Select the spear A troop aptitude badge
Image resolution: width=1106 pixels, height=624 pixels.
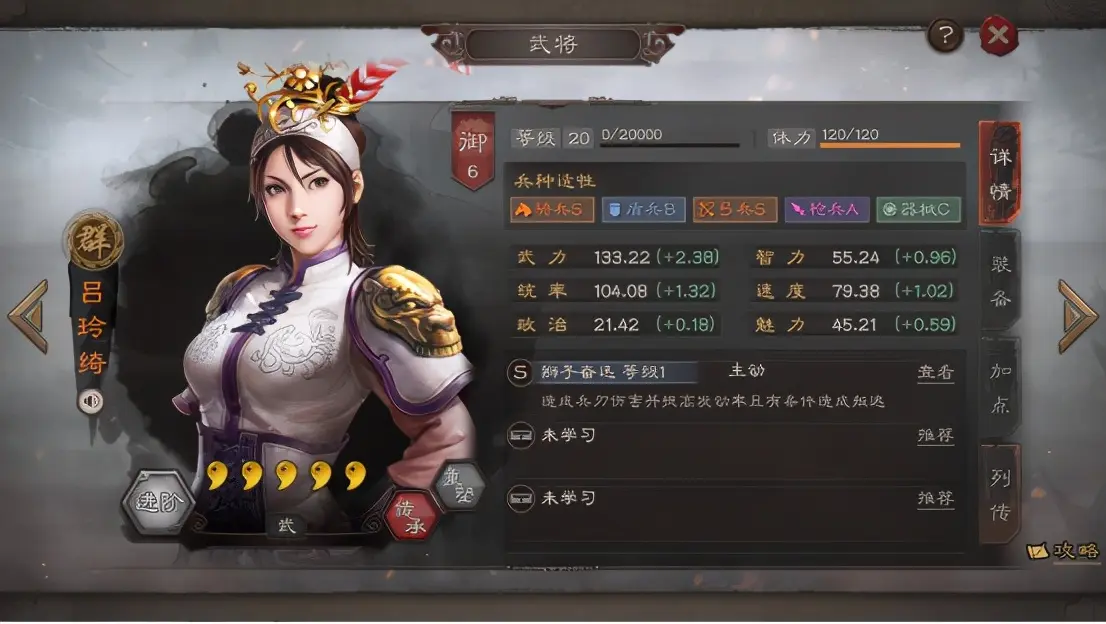click(826, 209)
